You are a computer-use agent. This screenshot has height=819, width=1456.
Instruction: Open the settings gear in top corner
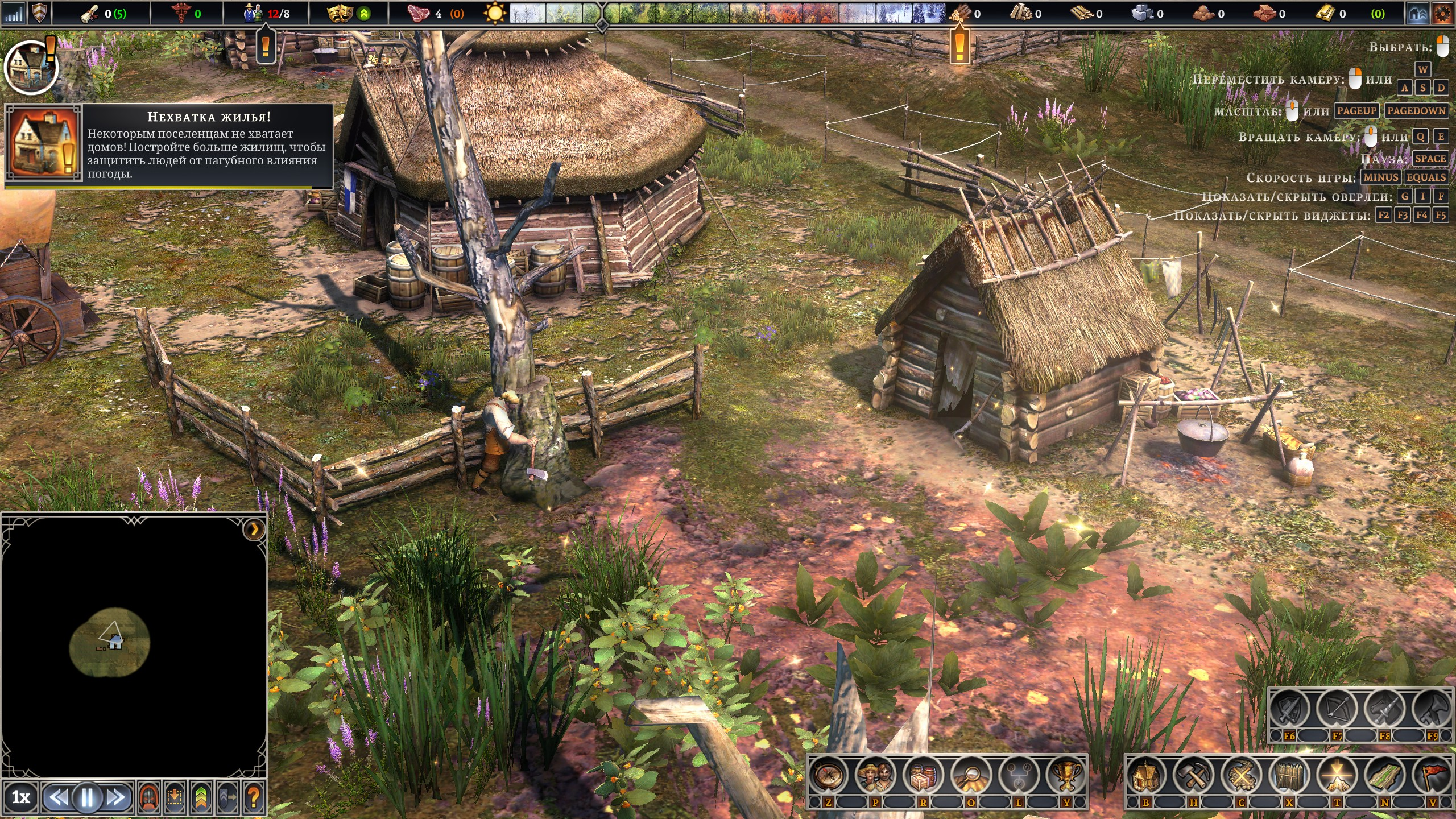point(1442,14)
